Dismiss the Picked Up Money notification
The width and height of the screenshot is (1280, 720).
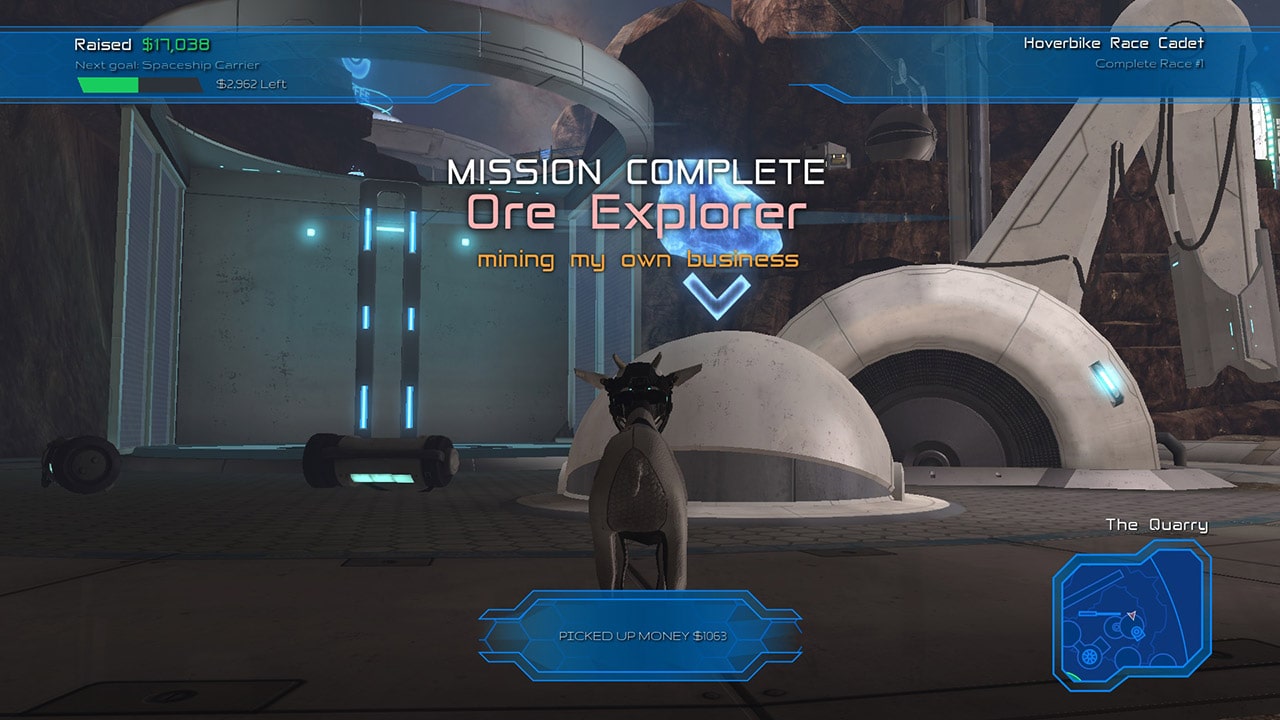click(x=641, y=636)
